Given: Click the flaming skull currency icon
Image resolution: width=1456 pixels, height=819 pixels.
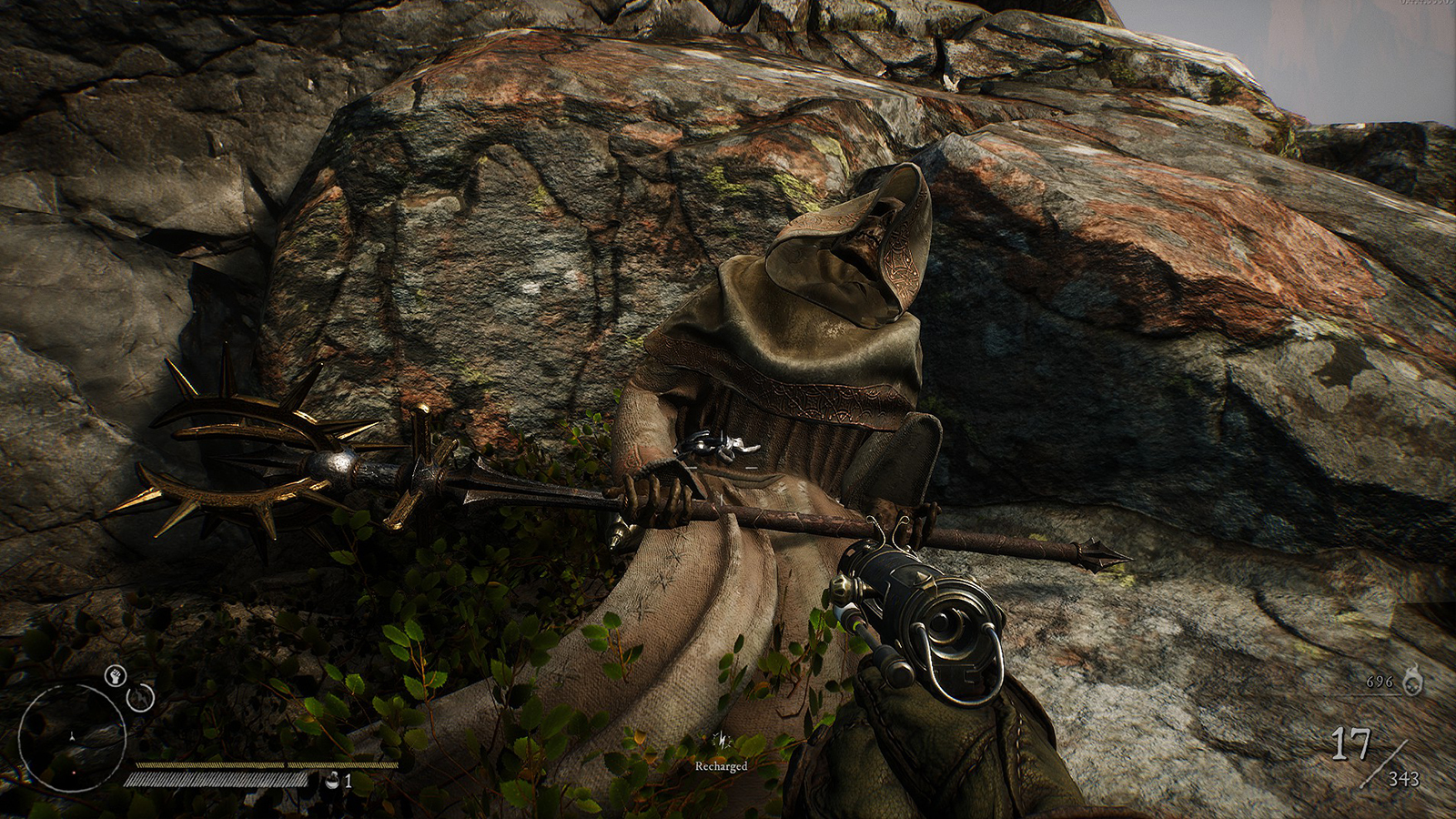Looking at the screenshot, I should 1411,680.
